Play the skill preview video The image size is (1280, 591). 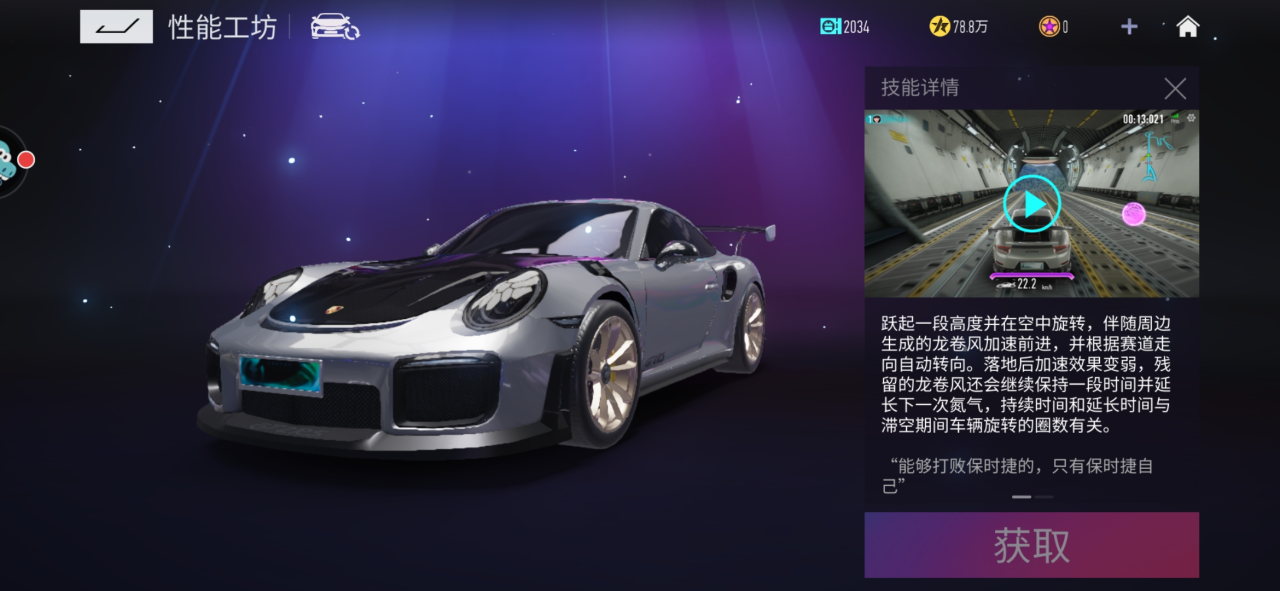pyautogui.click(x=1031, y=204)
